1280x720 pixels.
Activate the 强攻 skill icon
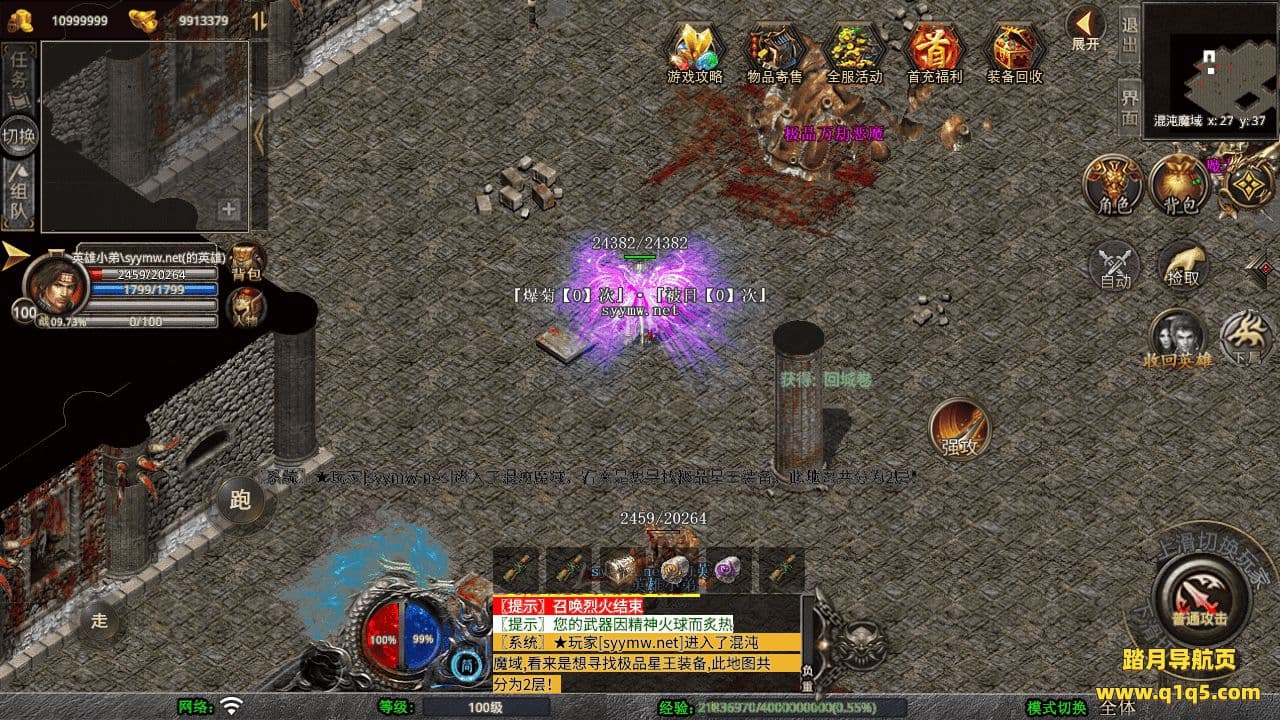959,429
